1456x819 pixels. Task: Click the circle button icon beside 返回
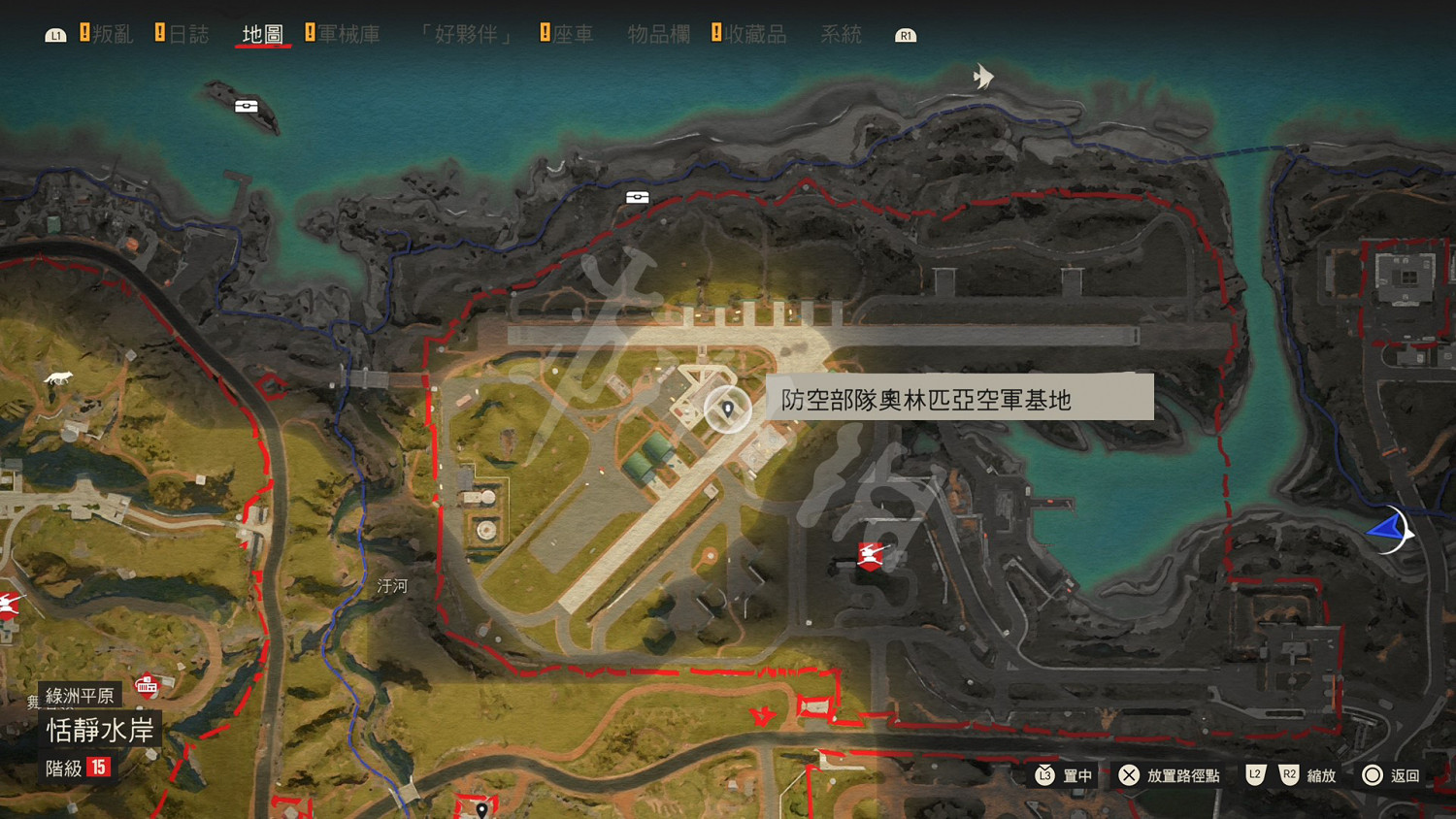pyautogui.click(x=1373, y=775)
